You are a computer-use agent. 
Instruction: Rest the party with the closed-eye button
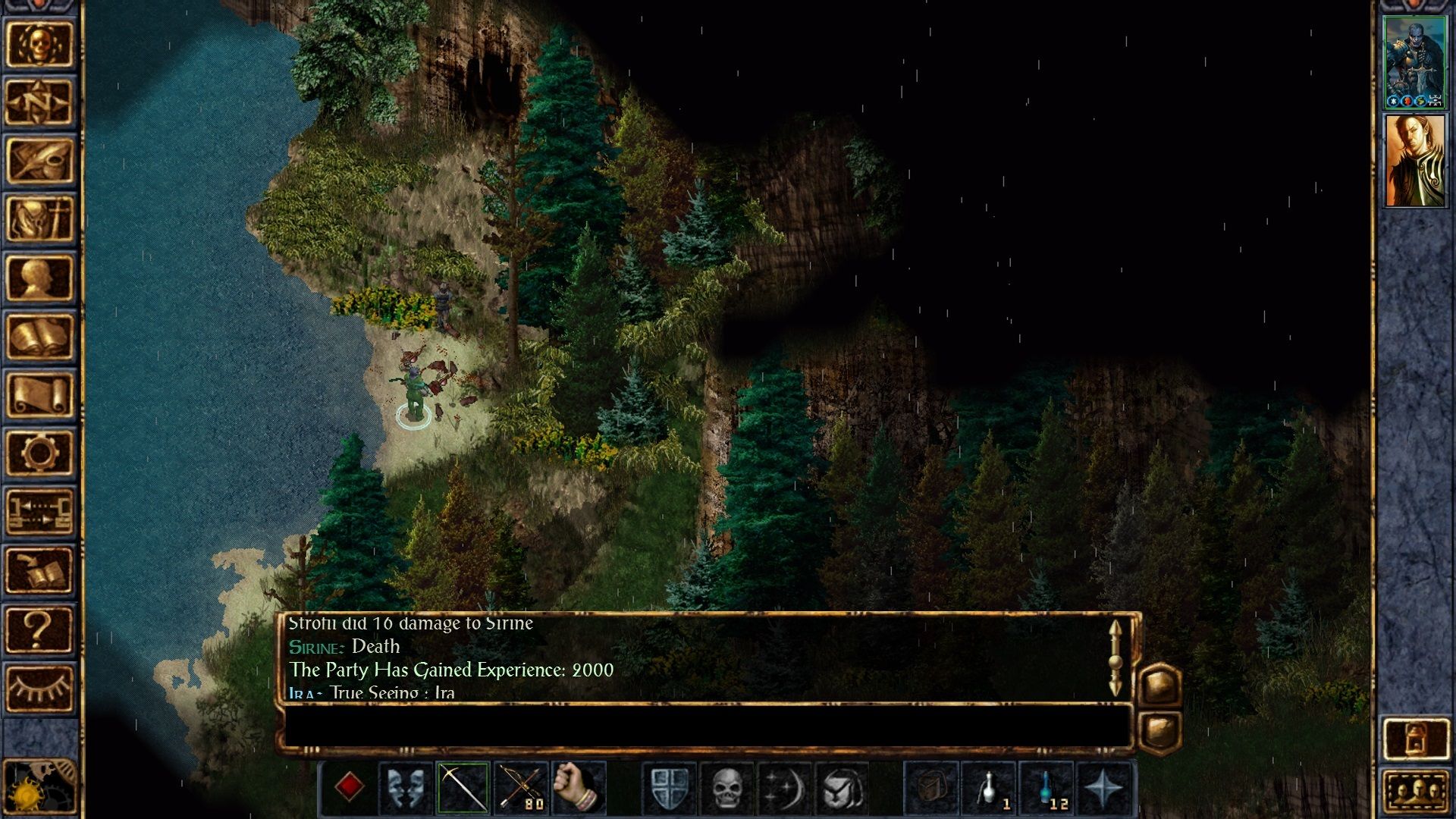pyautogui.click(x=39, y=688)
